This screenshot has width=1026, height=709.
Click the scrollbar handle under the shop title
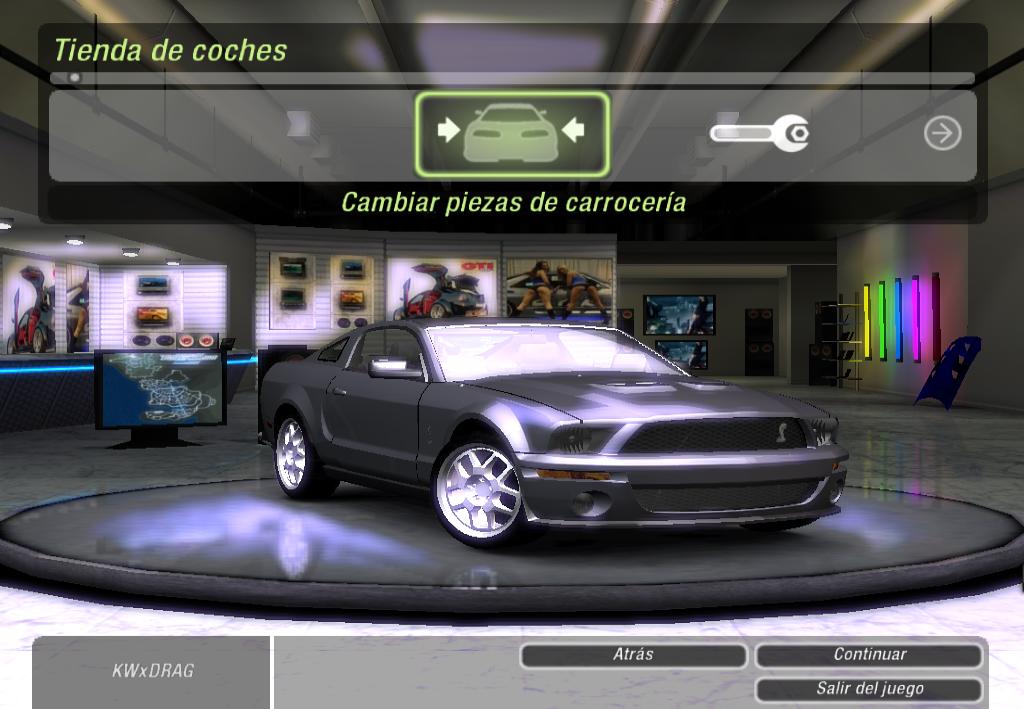(74, 77)
